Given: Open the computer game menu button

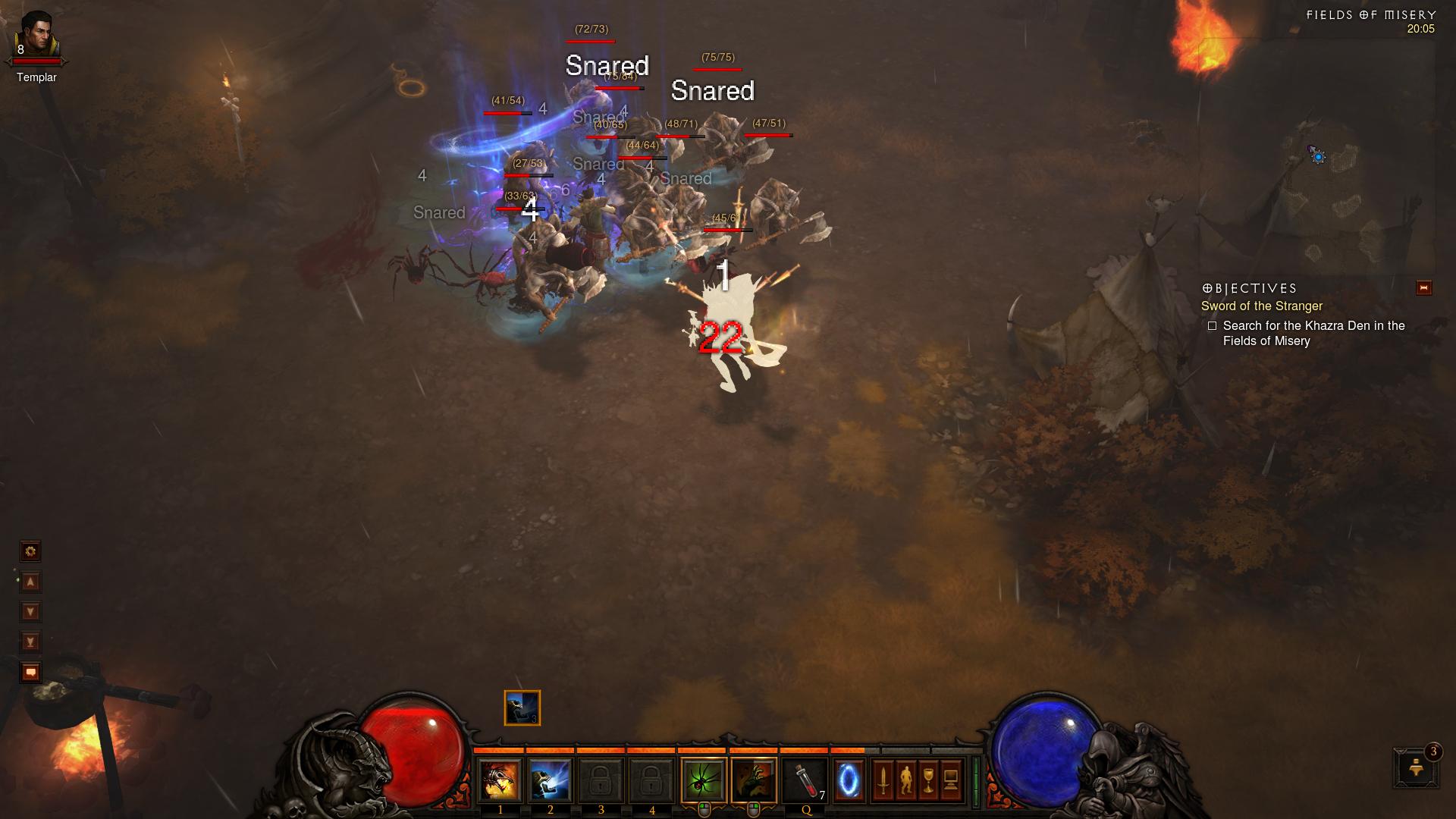Looking at the screenshot, I should click(x=951, y=780).
